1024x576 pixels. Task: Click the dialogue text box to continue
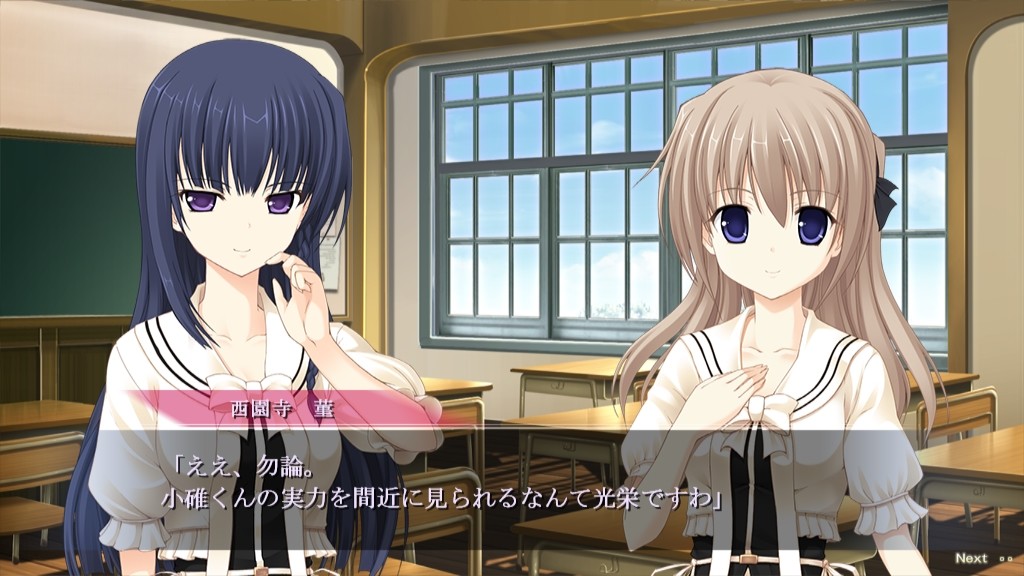(512, 485)
